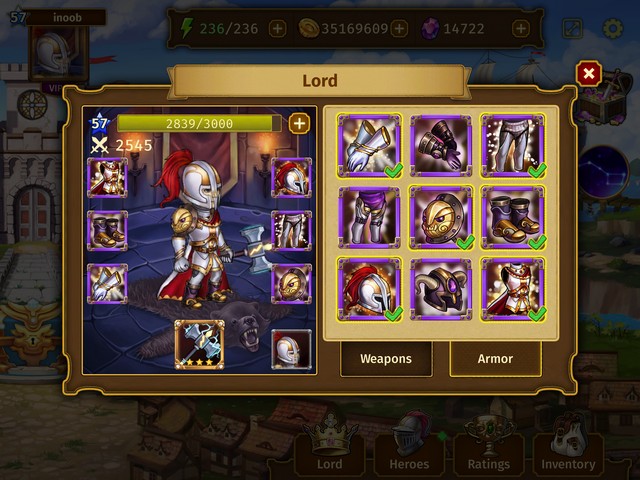Open the settings gear icon
The height and width of the screenshot is (480, 640).
click(x=613, y=28)
